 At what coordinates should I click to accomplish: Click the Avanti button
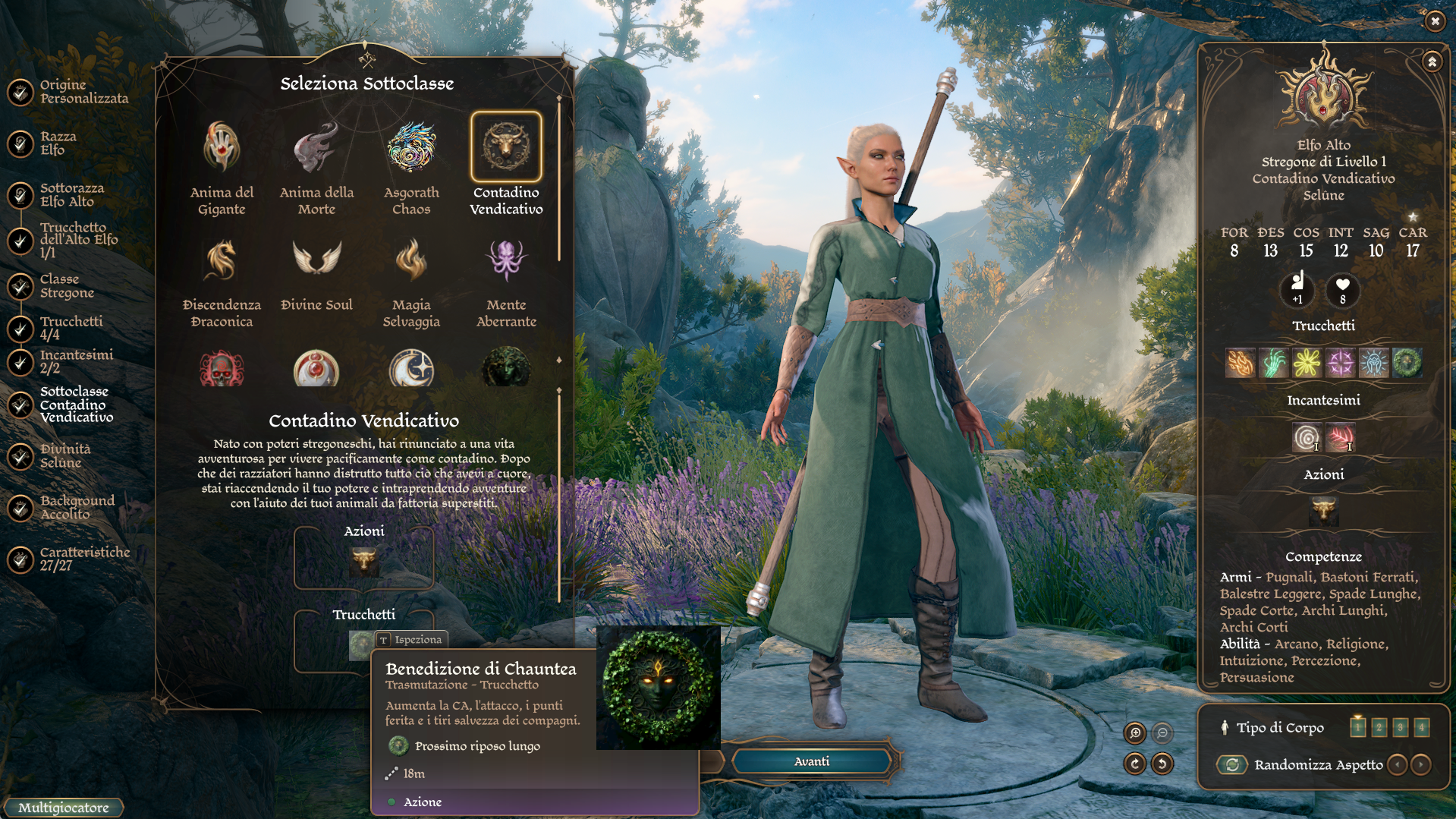point(811,761)
